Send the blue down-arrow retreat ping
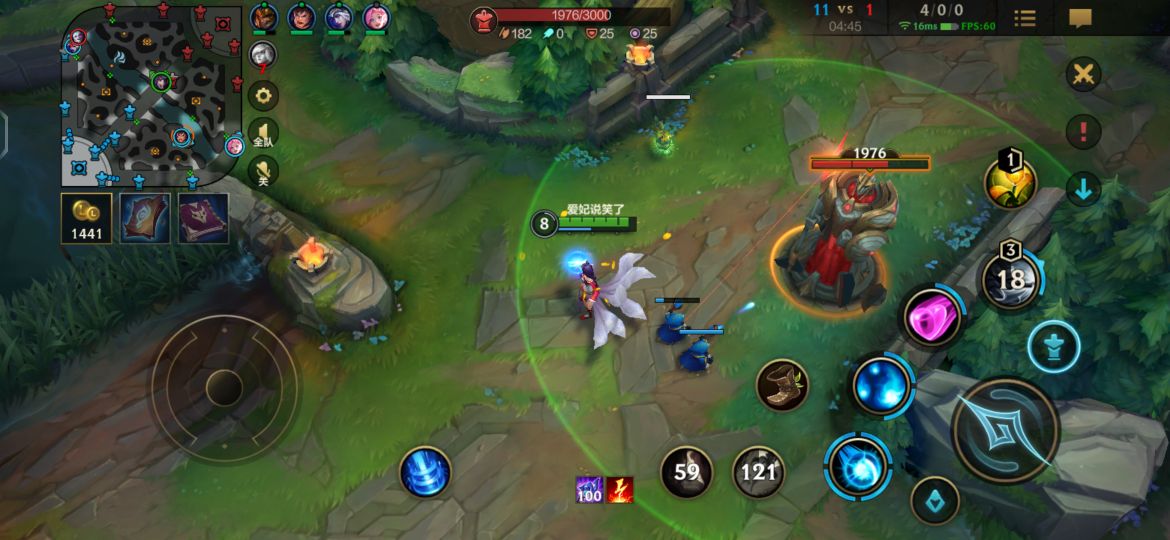This screenshot has height=540, width=1170. click(1083, 188)
